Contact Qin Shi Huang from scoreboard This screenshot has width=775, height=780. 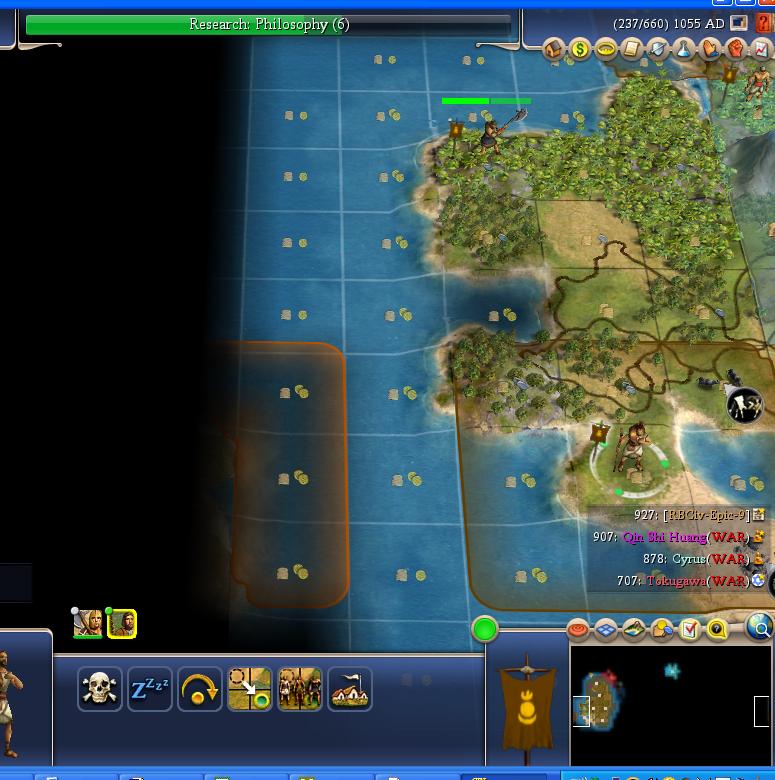point(664,537)
